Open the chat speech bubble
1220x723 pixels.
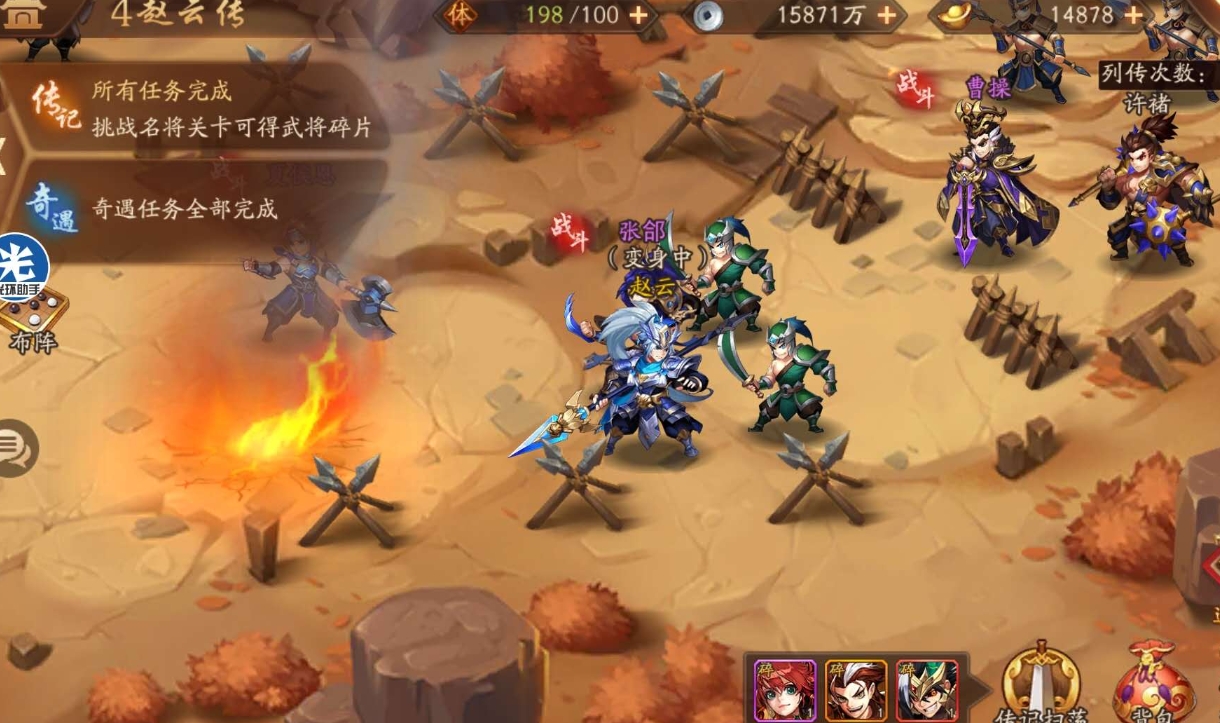click(17, 449)
